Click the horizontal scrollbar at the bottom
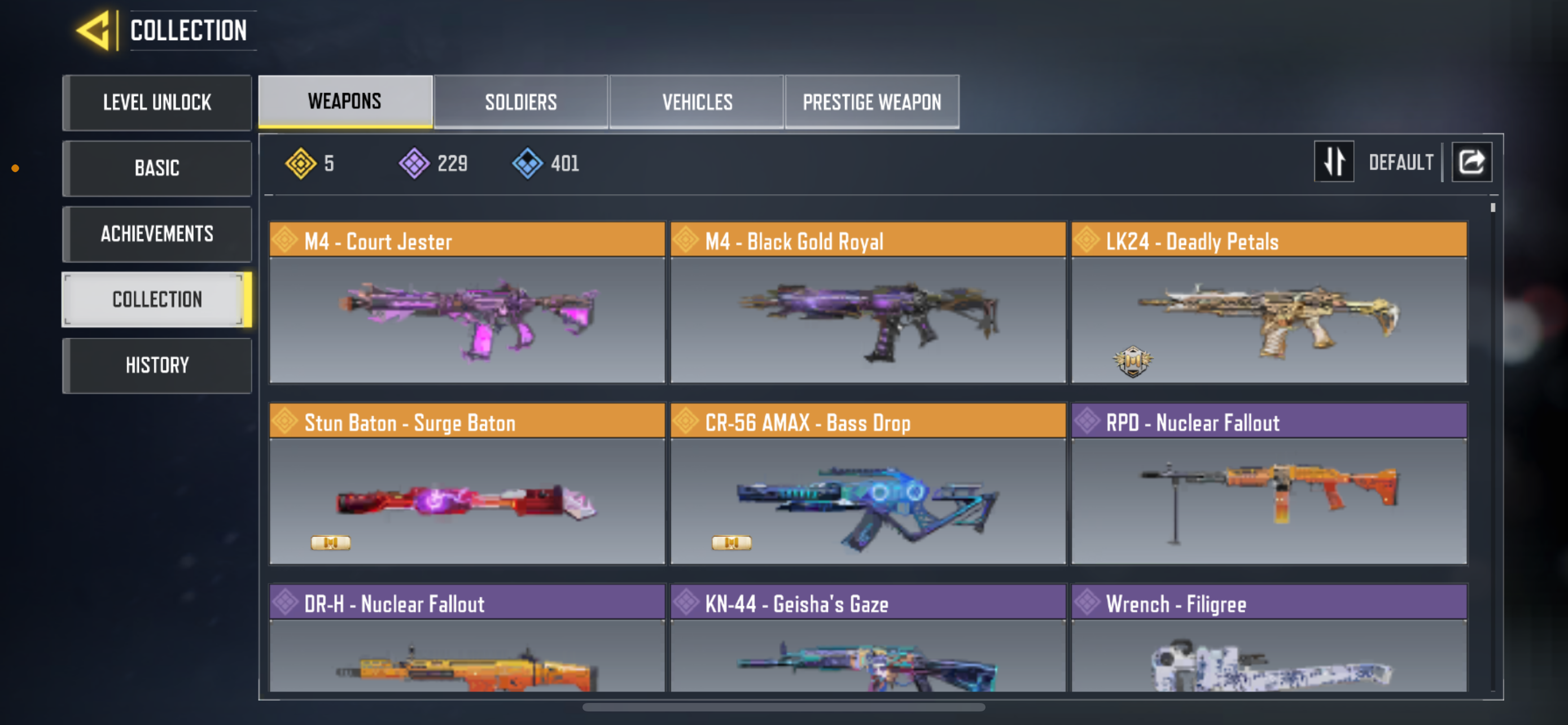This screenshot has height=725, width=1568. coord(784,707)
